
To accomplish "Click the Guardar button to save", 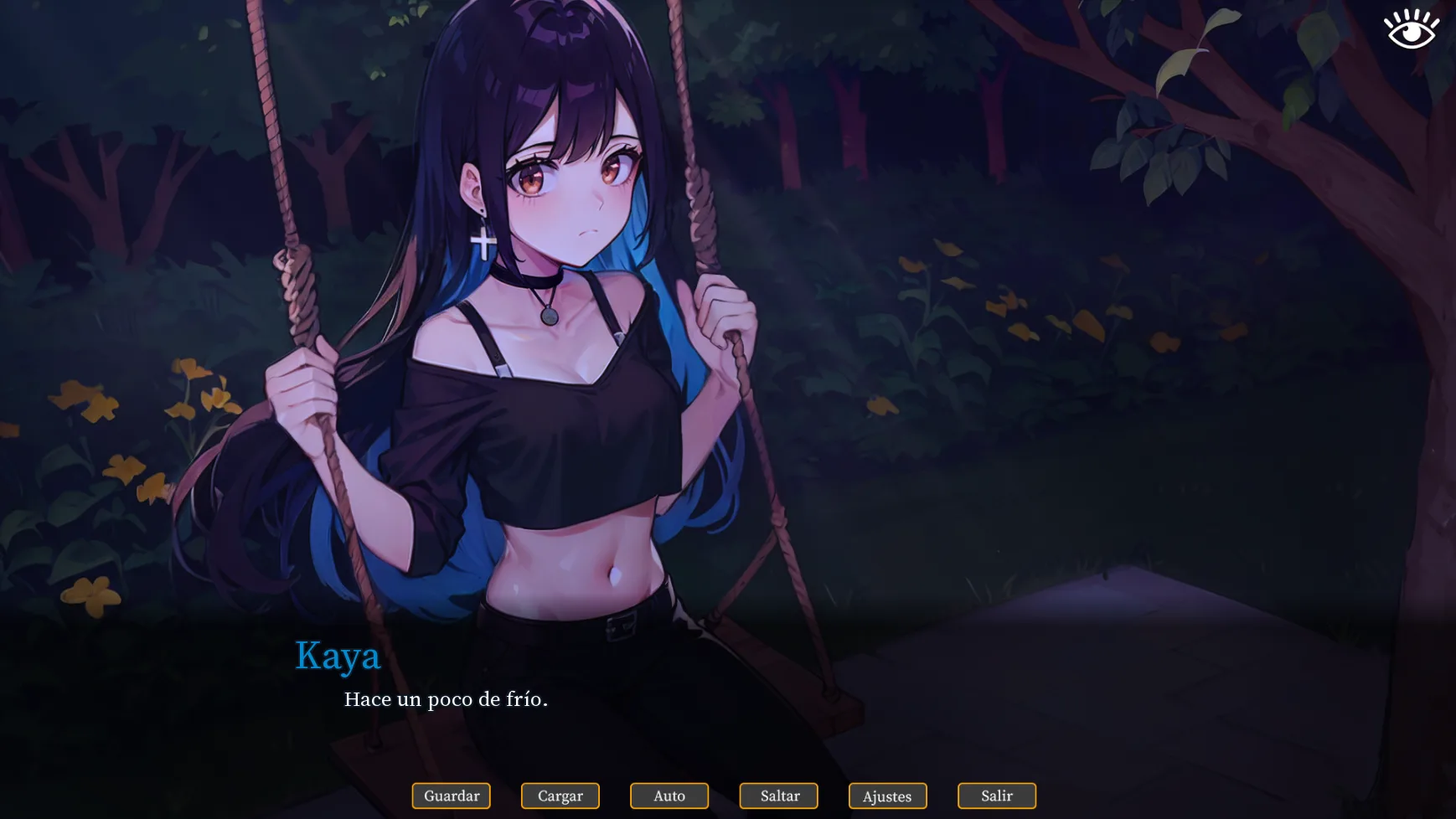I will (452, 796).
